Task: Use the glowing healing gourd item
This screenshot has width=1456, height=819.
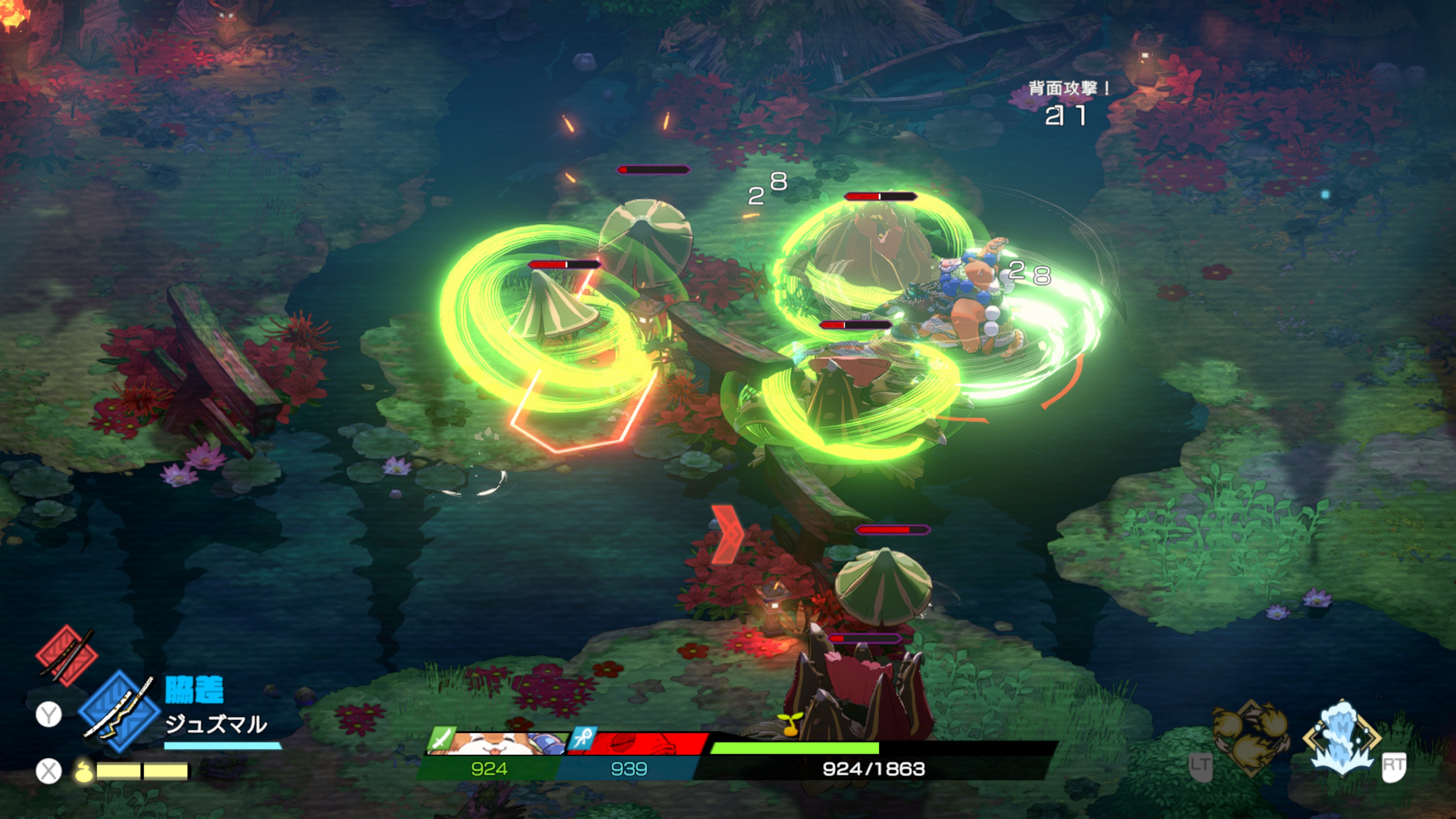Action: click(84, 770)
